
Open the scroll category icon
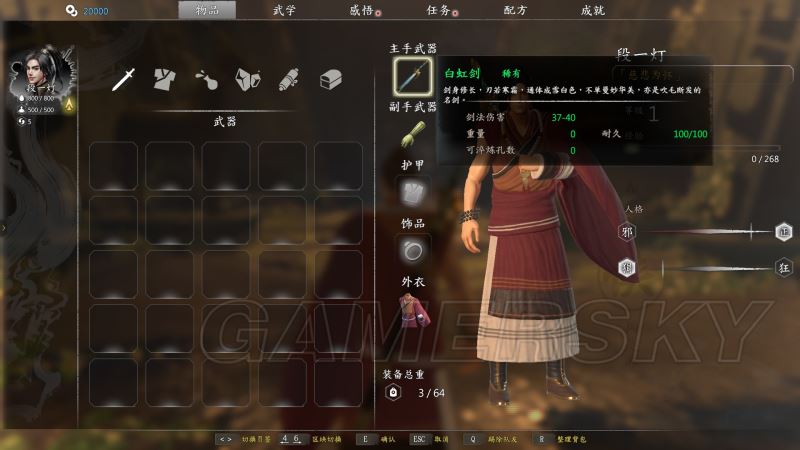[x=288, y=79]
